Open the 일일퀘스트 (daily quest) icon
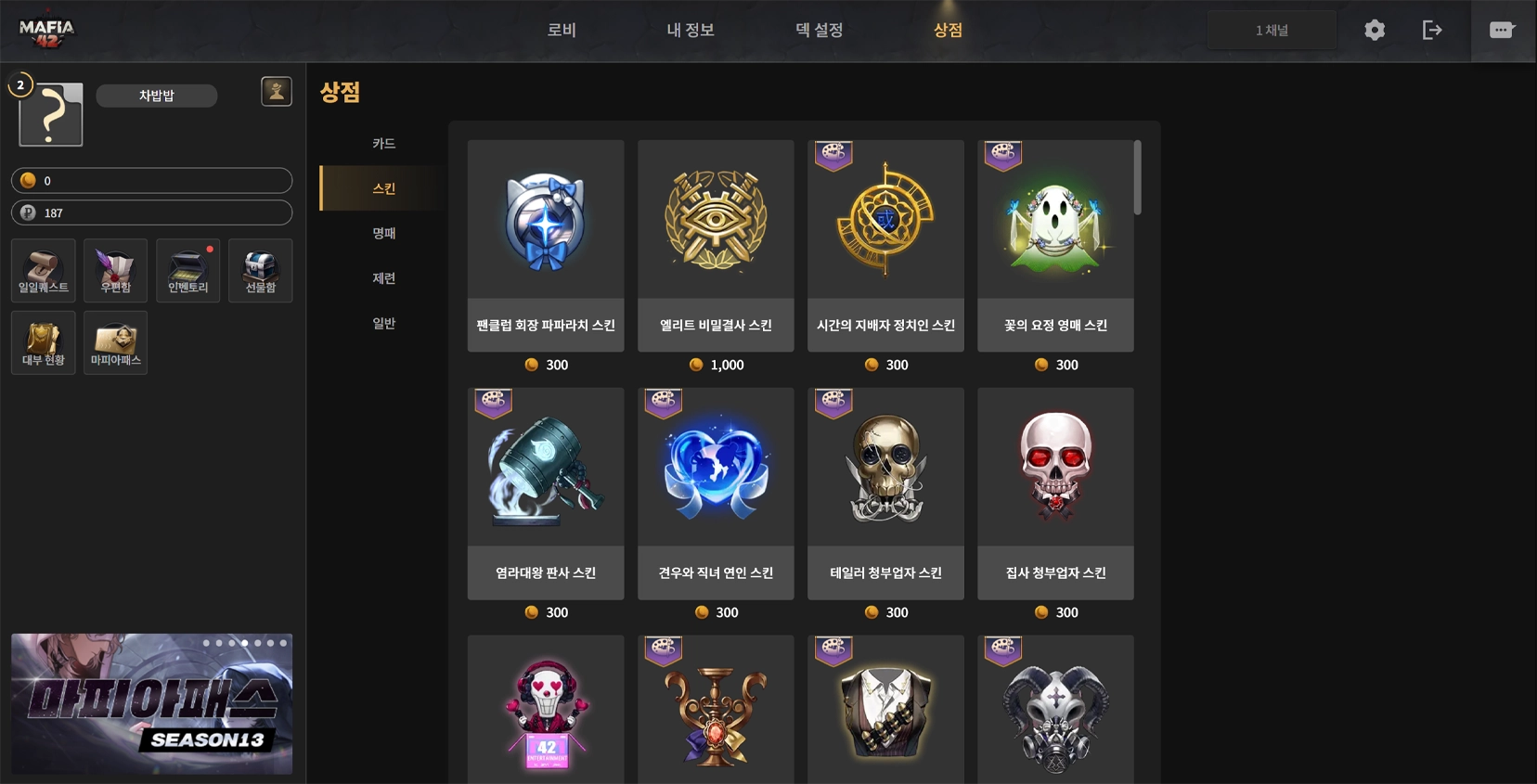This screenshot has height=784, width=1537. 43,270
